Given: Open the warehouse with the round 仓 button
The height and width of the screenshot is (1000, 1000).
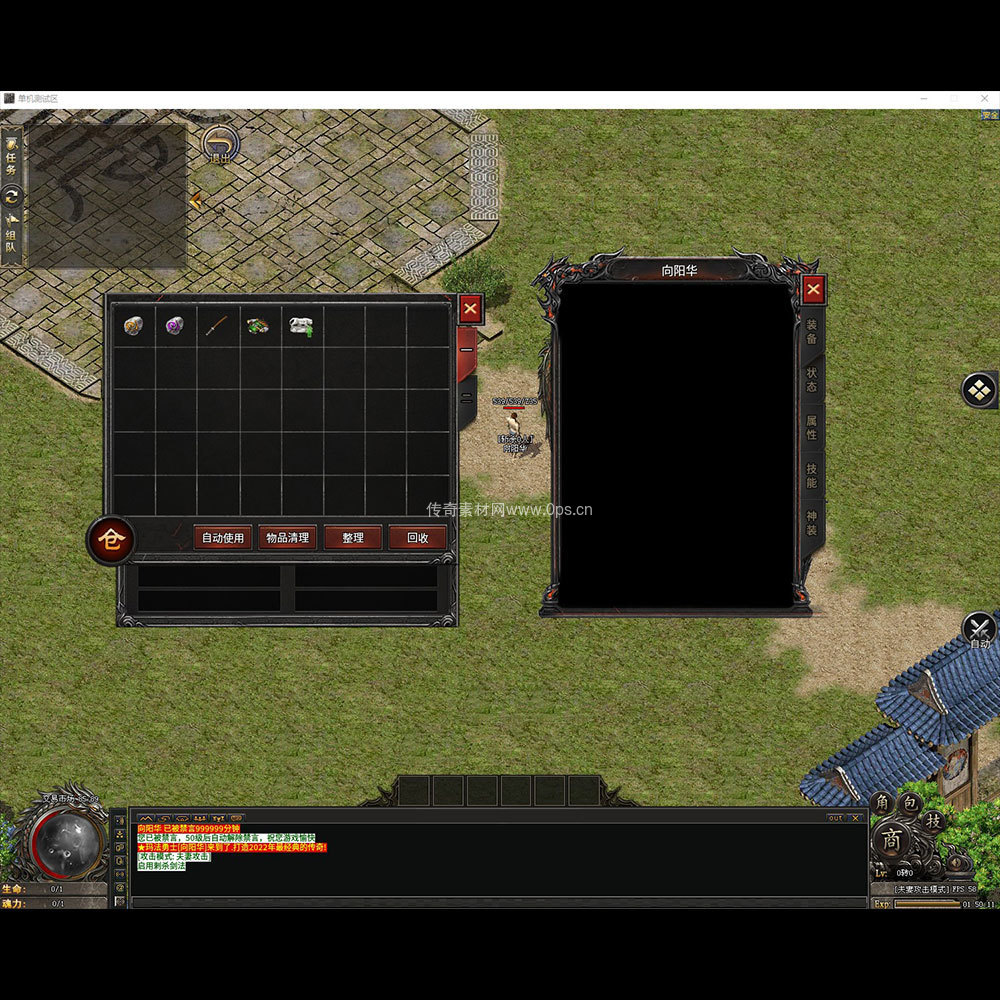Looking at the screenshot, I should pos(112,541).
